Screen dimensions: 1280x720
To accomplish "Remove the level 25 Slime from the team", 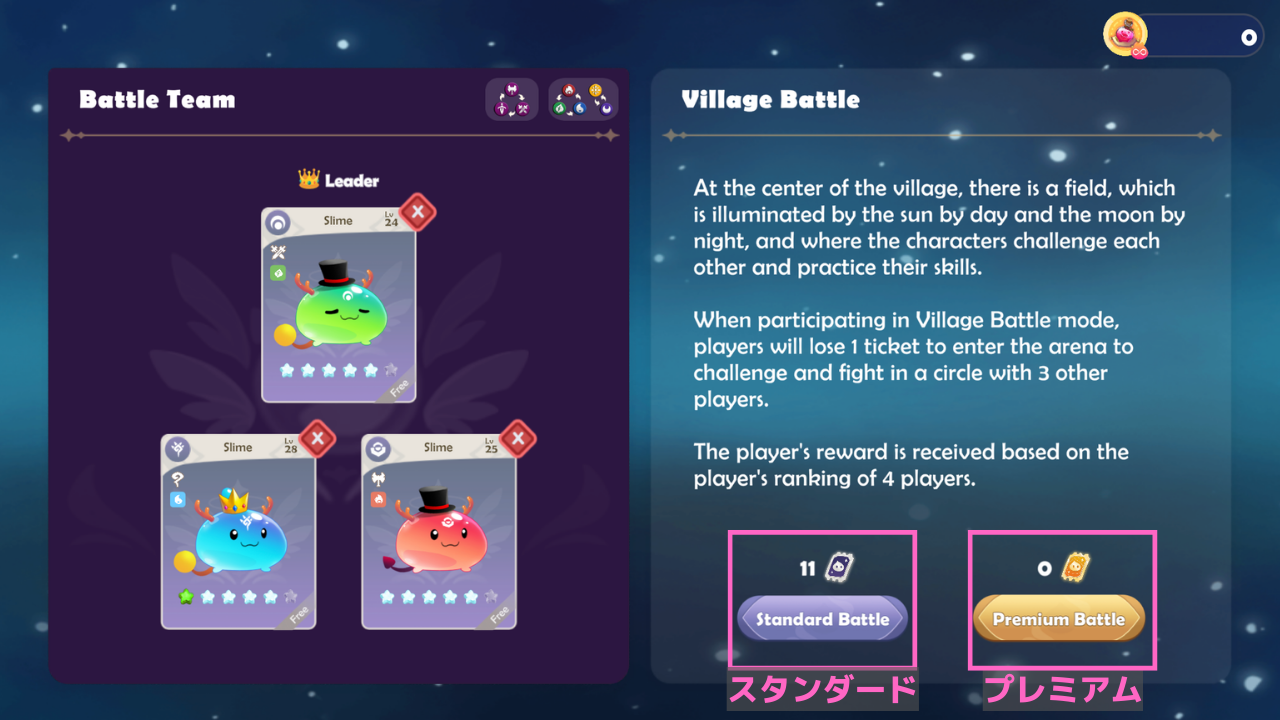I will (517, 439).
